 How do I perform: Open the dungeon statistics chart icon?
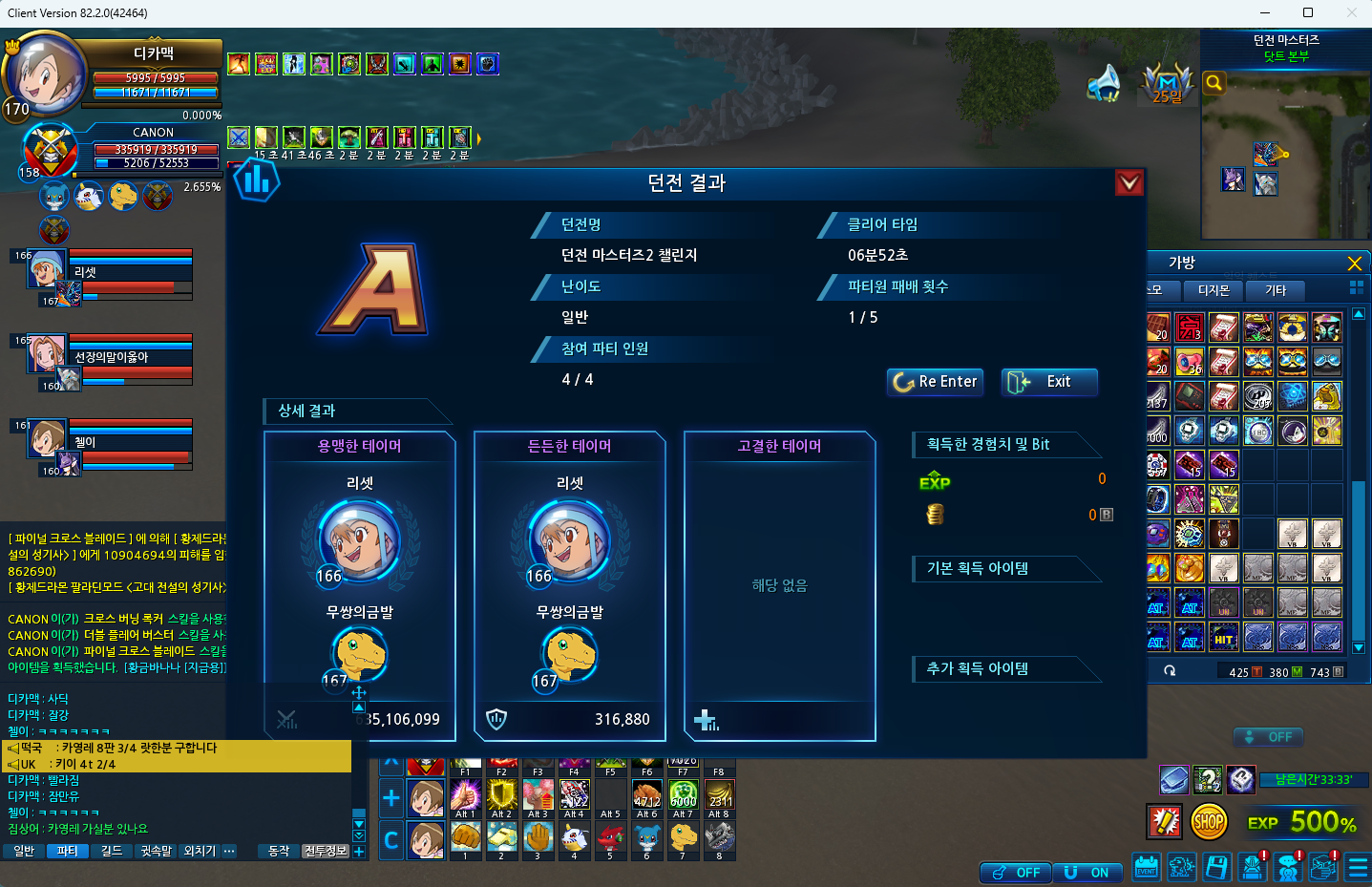tap(256, 180)
